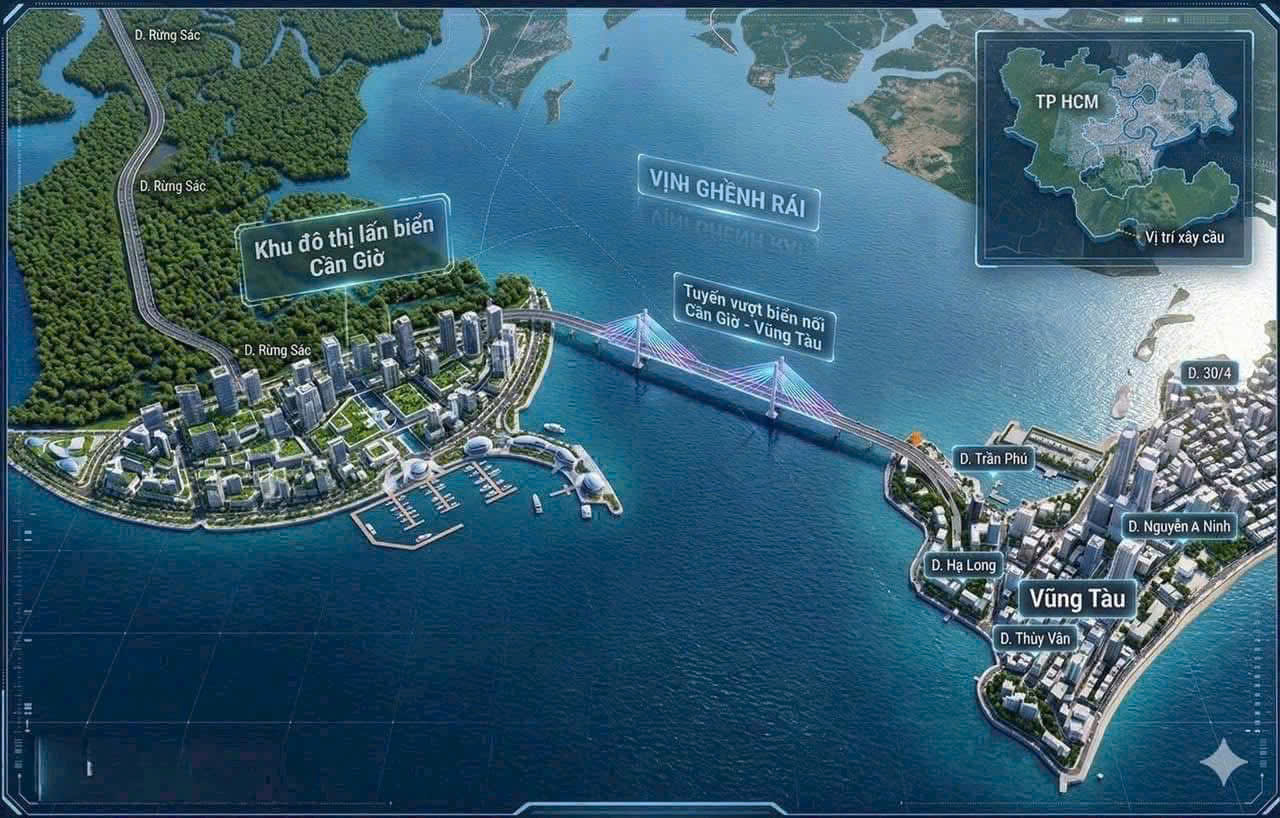Open the Tuyến vượt biển nối Cần Giờ - Vũng Tàu callout
The image size is (1280, 818).
point(755,315)
